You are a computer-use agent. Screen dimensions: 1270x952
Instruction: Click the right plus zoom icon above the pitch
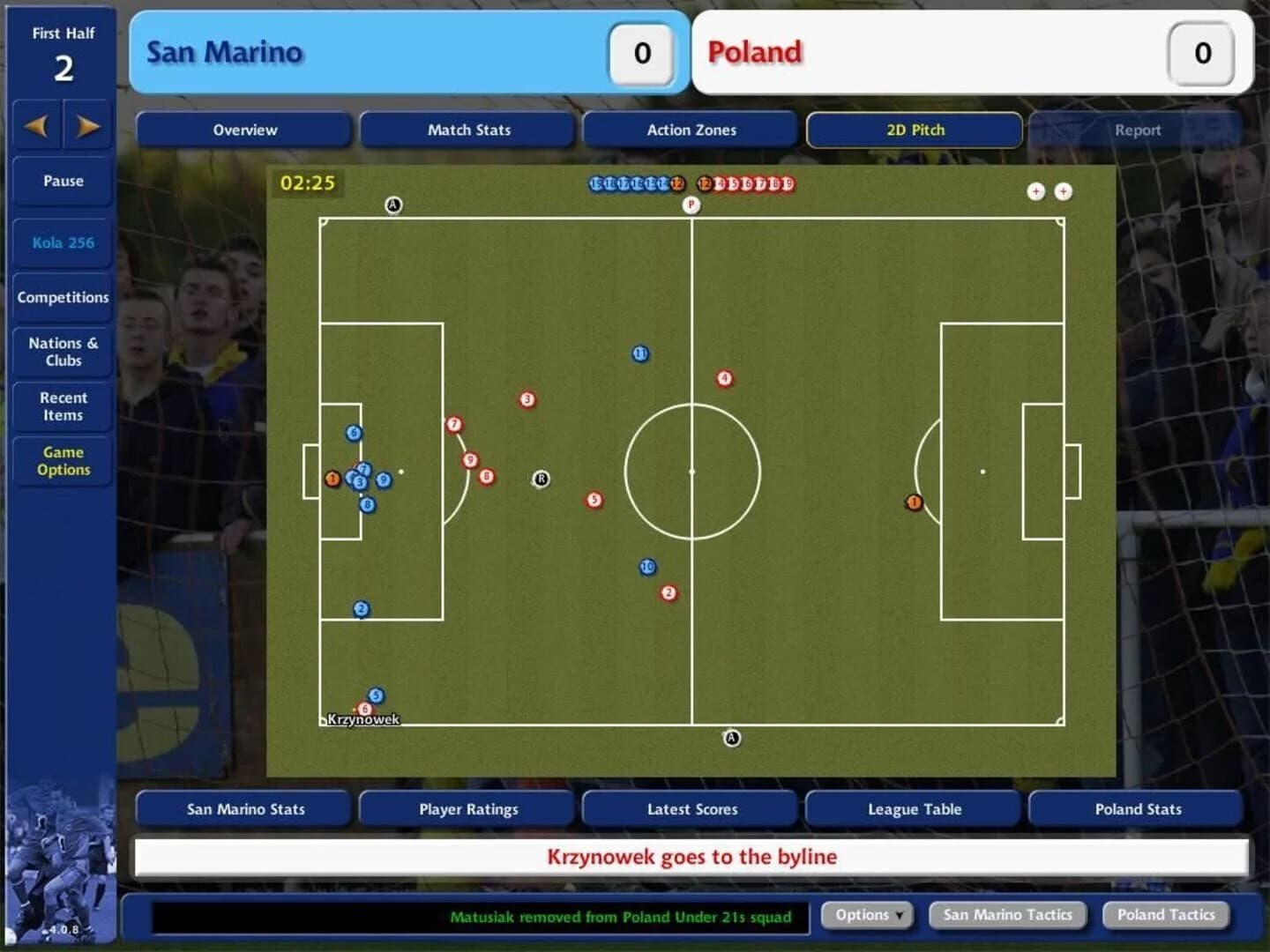pyautogui.click(x=1064, y=191)
